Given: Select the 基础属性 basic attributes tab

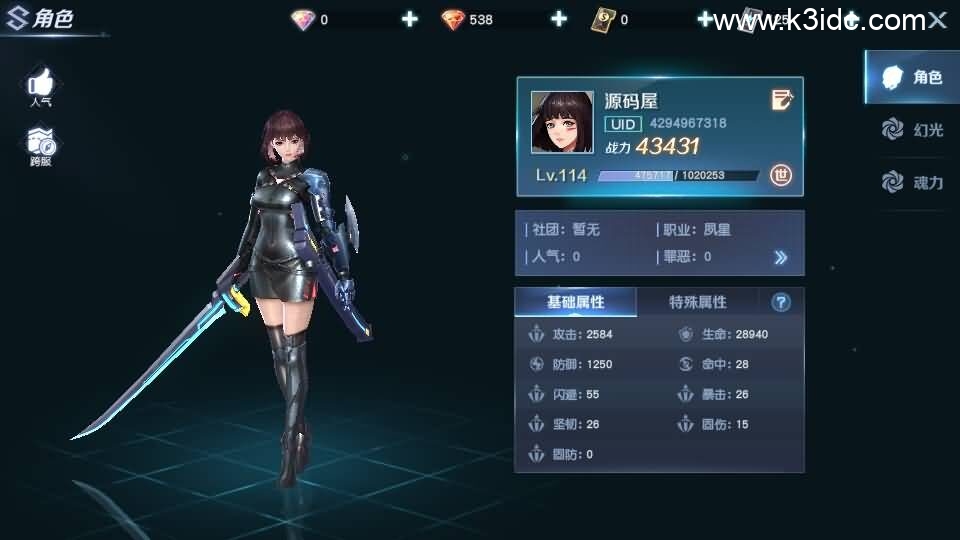Looking at the screenshot, I should (x=575, y=302).
